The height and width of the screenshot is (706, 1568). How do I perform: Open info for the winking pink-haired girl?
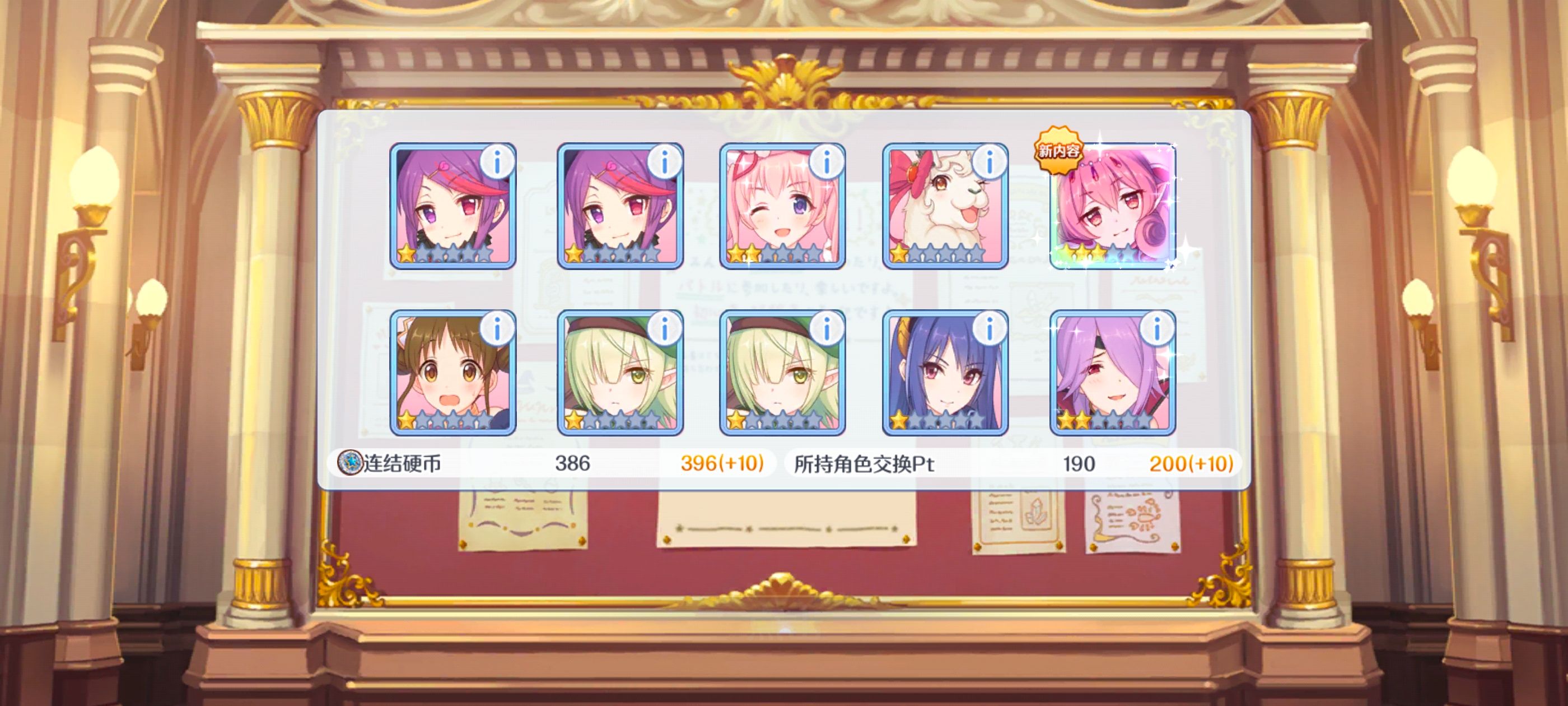(x=827, y=162)
